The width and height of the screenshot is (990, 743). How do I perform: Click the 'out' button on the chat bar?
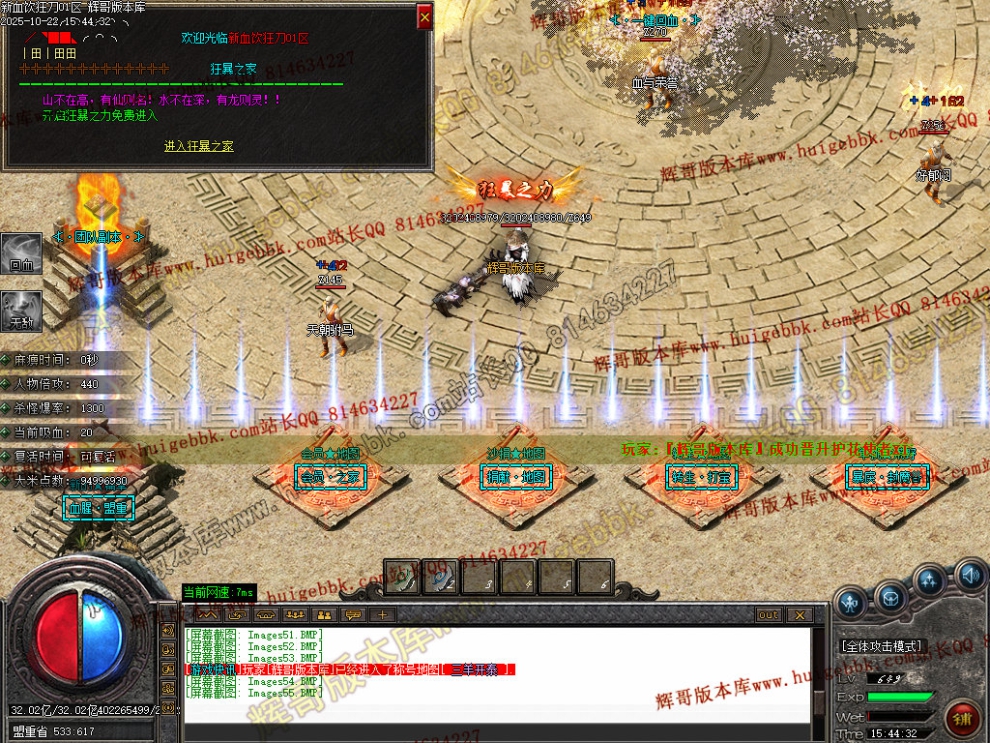[x=768, y=615]
